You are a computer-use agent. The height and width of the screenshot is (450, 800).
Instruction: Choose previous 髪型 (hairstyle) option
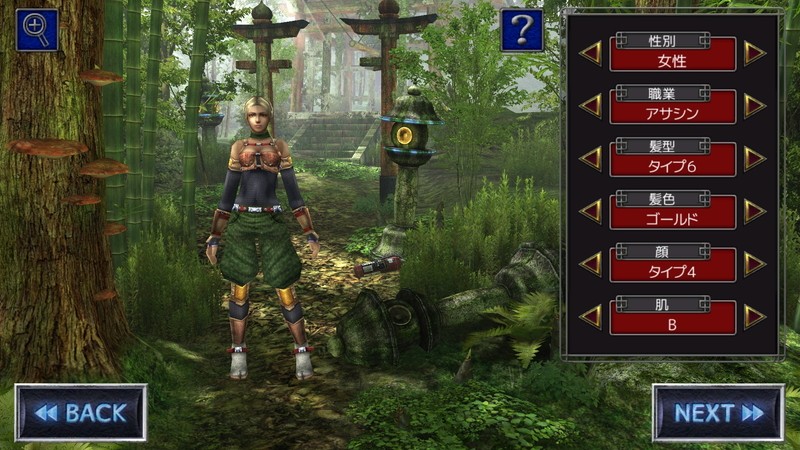(x=591, y=159)
